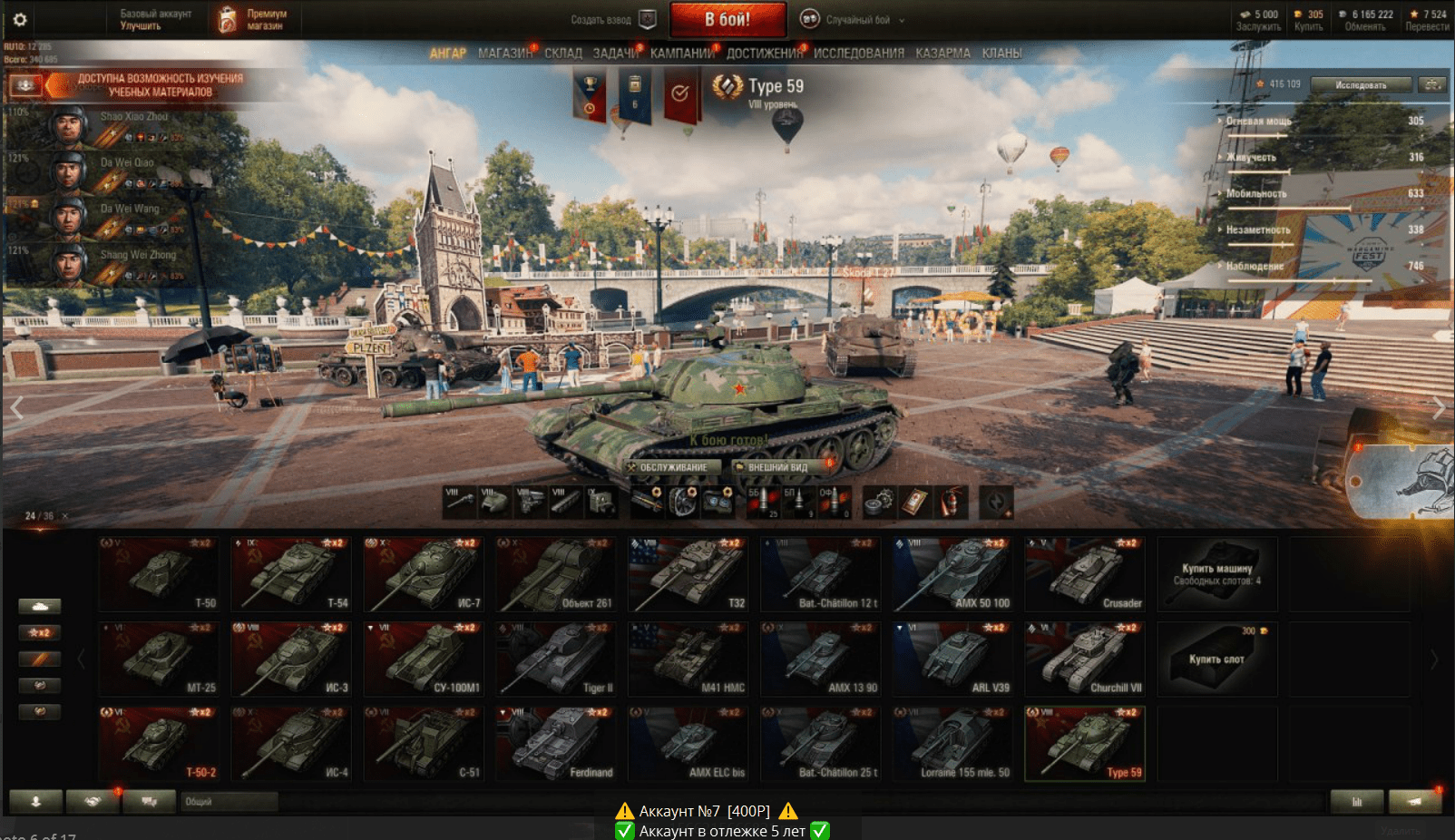1455x840 pixels.
Task: Open the СКЛАД tab
Action: click(x=563, y=54)
